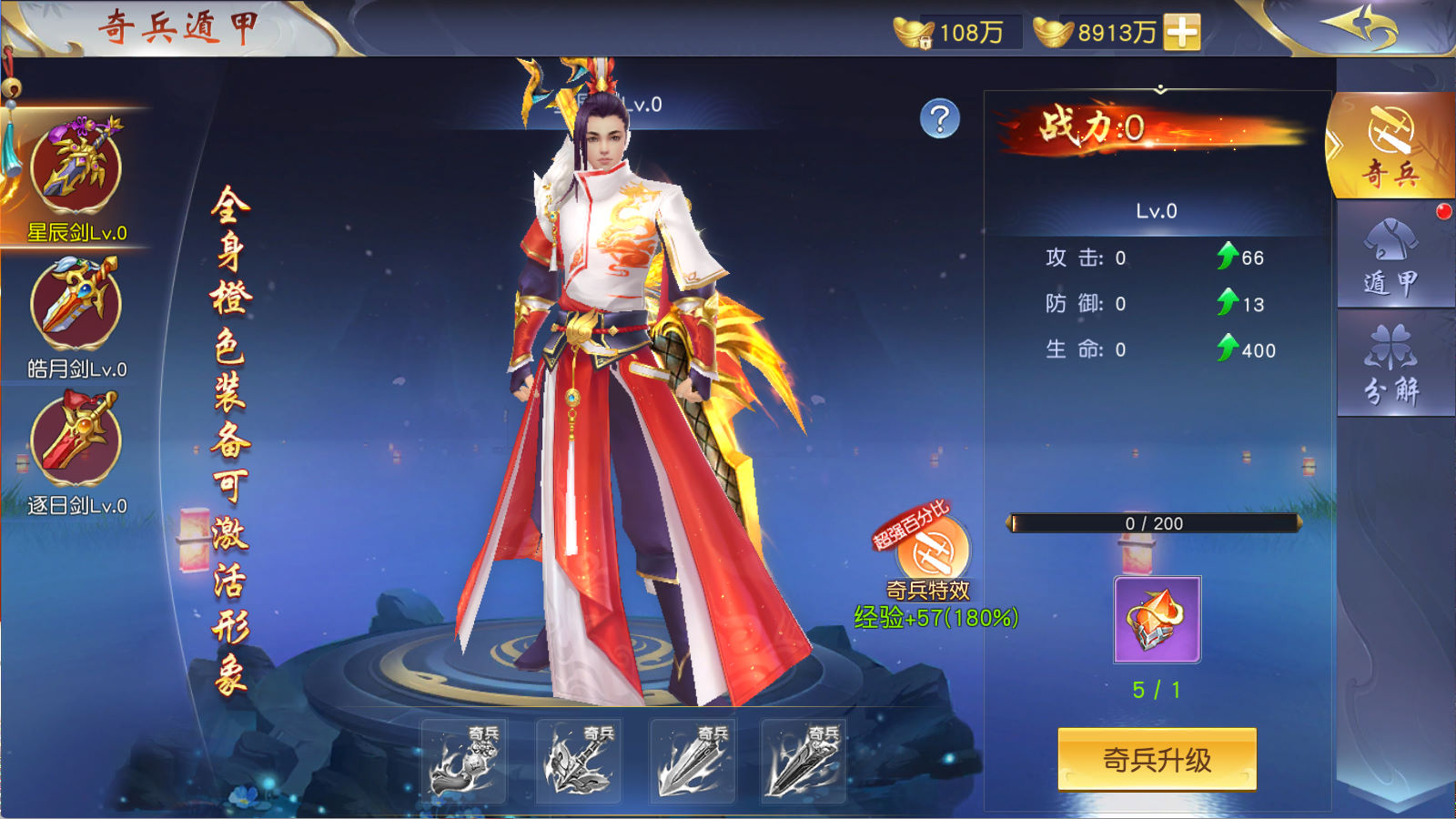The height and width of the screenshot is (819, 1456).
Task: Select the 星辰剑 weapon
Action: 76,170
